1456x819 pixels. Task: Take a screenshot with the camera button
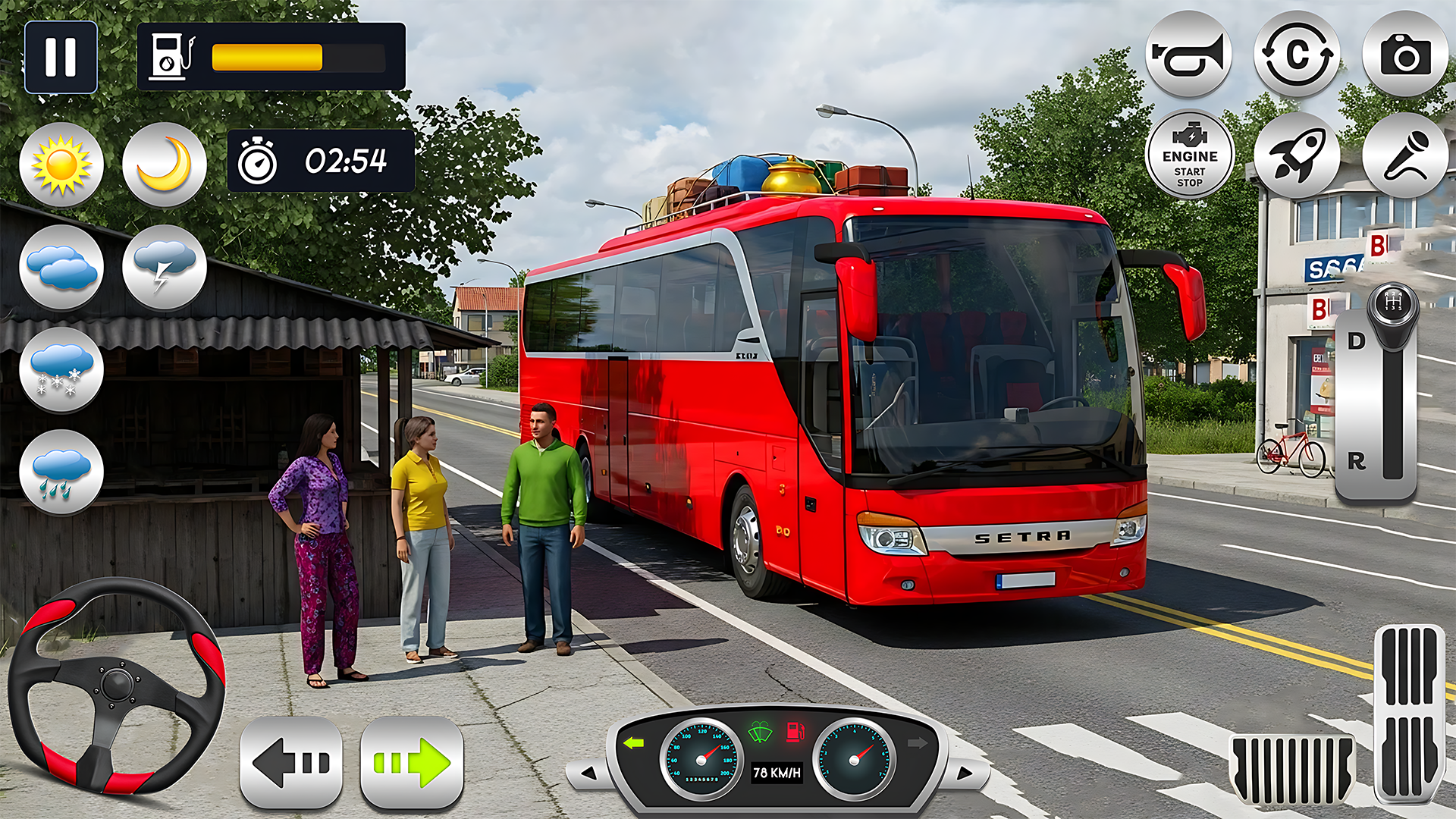tap(1405, 55)
